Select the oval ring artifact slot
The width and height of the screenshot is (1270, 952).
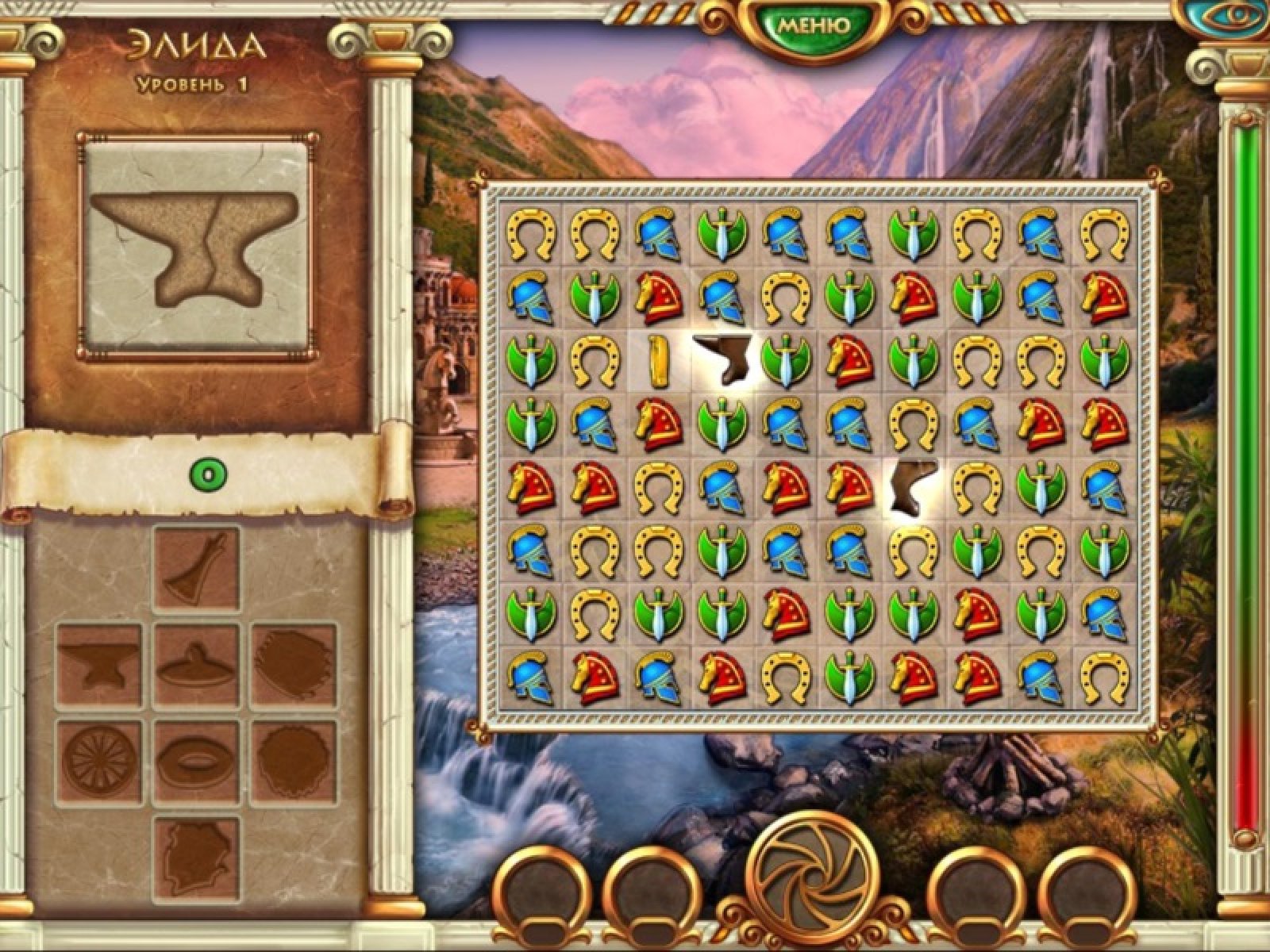click(x=196, y=761)
